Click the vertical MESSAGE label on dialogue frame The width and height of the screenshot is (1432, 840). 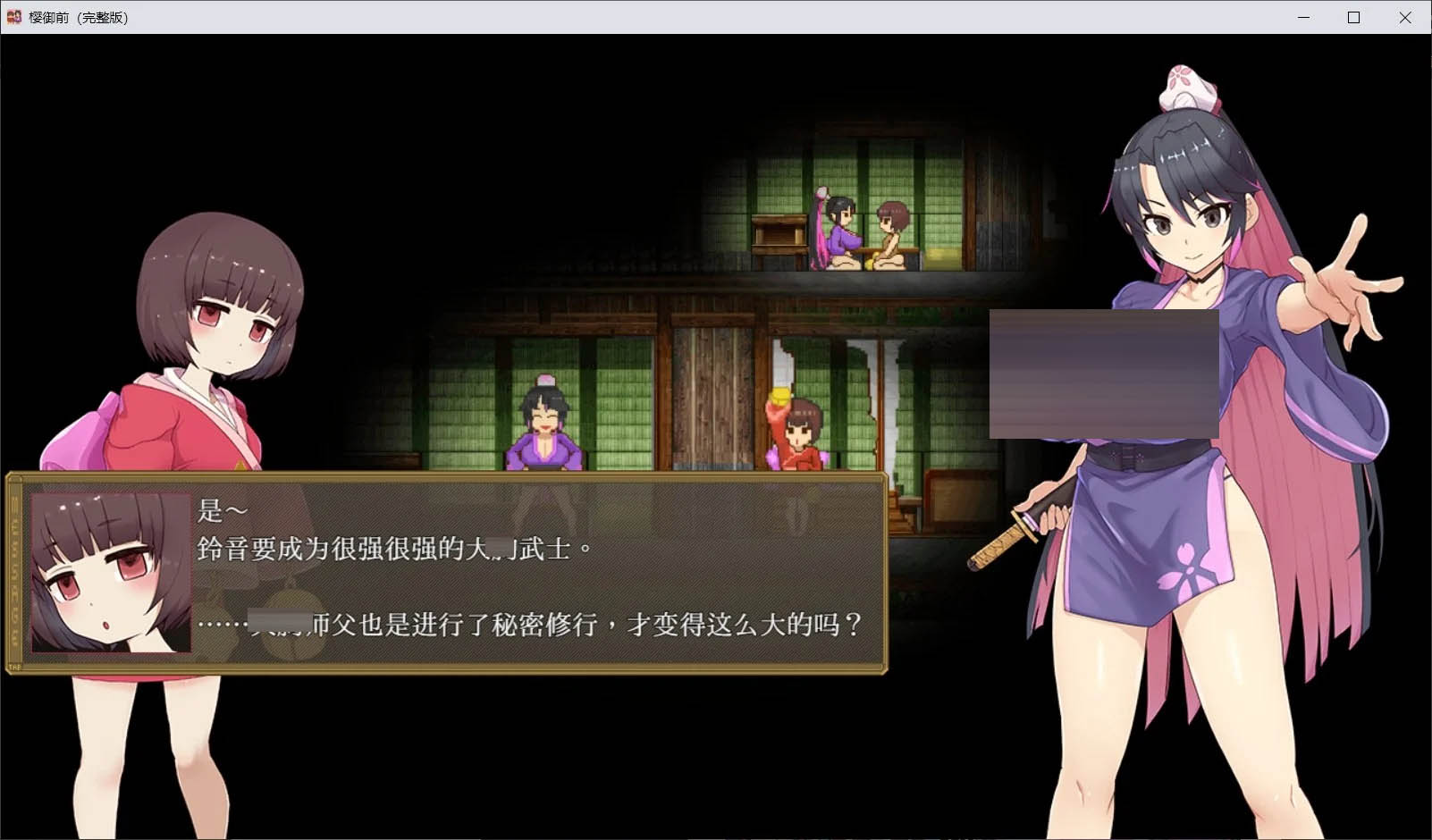tap(14, 572)
